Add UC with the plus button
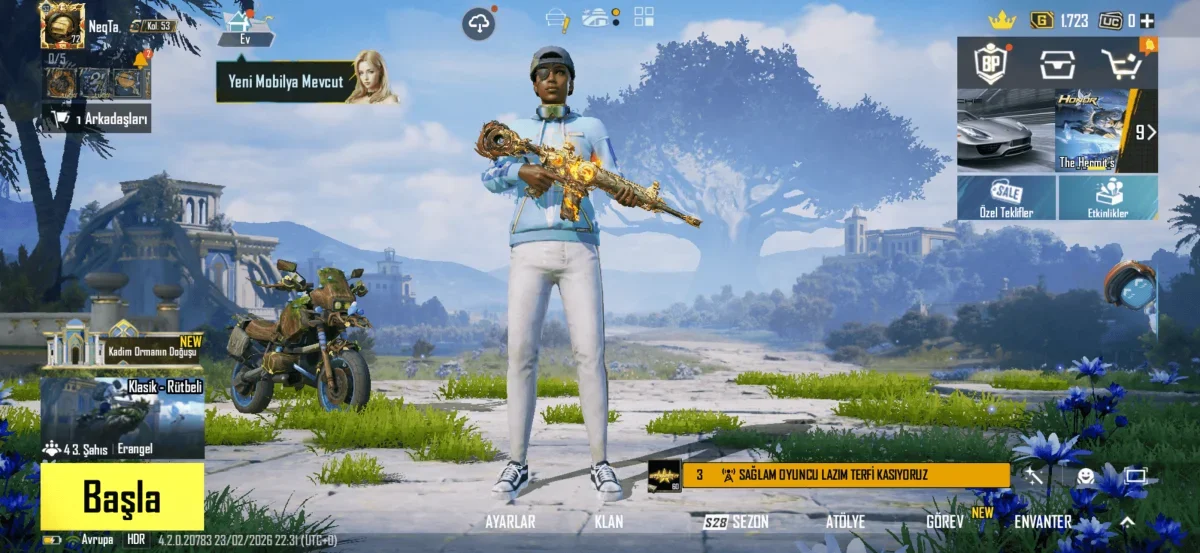 pos(1147,20)
